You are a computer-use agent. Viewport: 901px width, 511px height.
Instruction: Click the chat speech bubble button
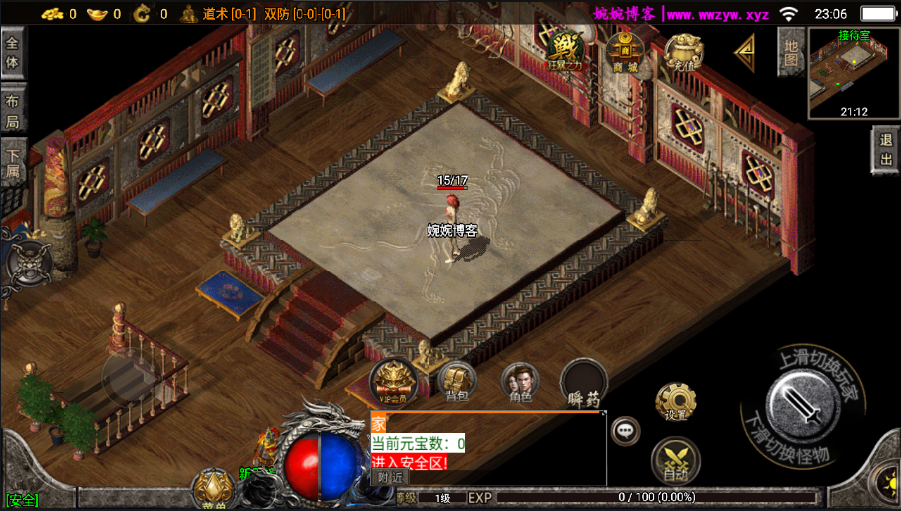[x=626, y=431]
